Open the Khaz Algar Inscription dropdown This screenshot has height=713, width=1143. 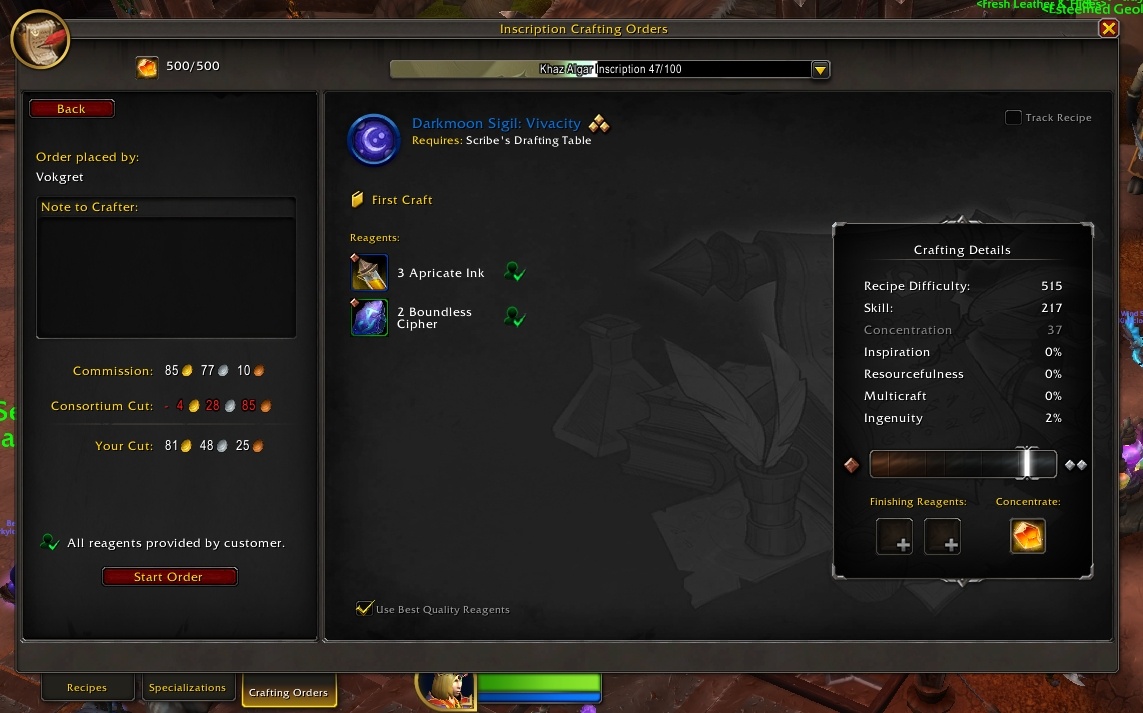(820, 70)
